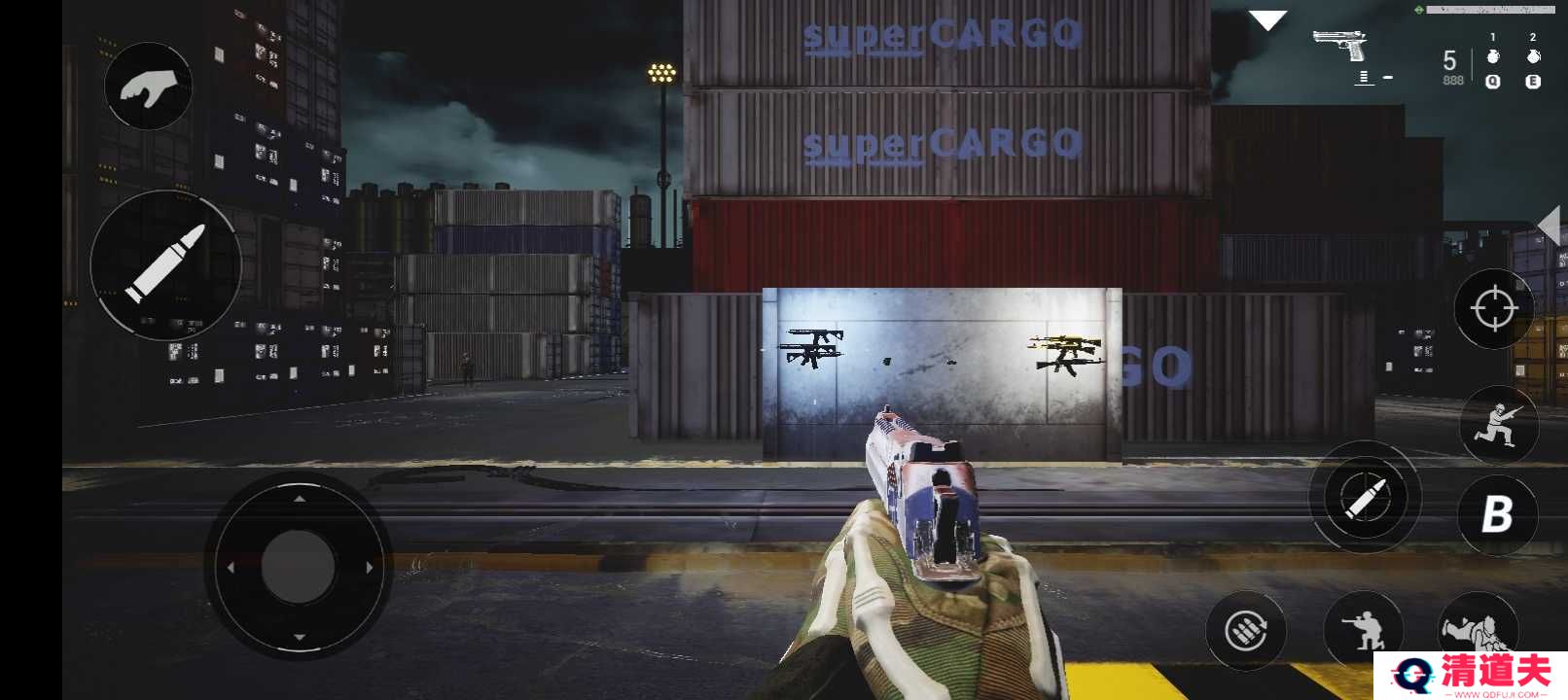Image resolution: width=1568 pixels, height=700 pixels.
Task: Fire using the large left bullet button
Action: coord(166,263)
